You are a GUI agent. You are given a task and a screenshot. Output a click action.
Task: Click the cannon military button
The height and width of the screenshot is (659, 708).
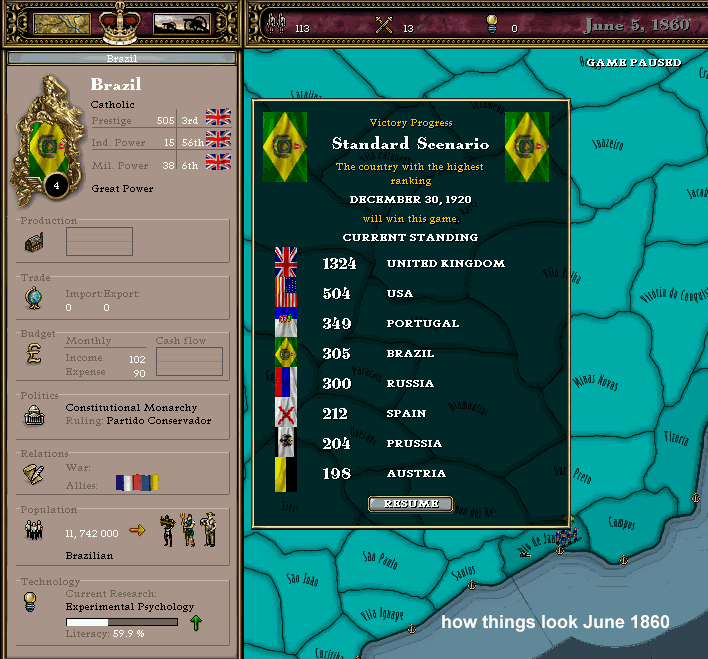tap(181, 24)
